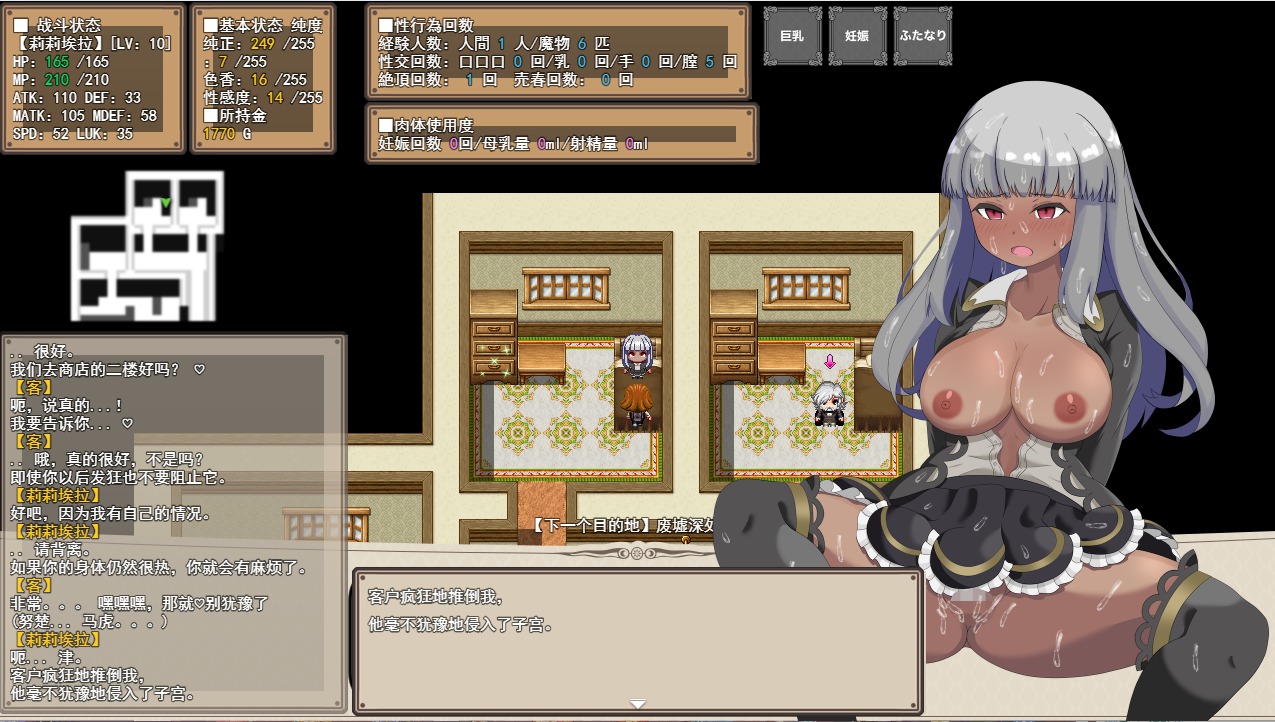Viewport: 1275px width, 722px height.
Task: Toggle the 巨乳 button
Action: pyautogui.click(x=793, y=36)
